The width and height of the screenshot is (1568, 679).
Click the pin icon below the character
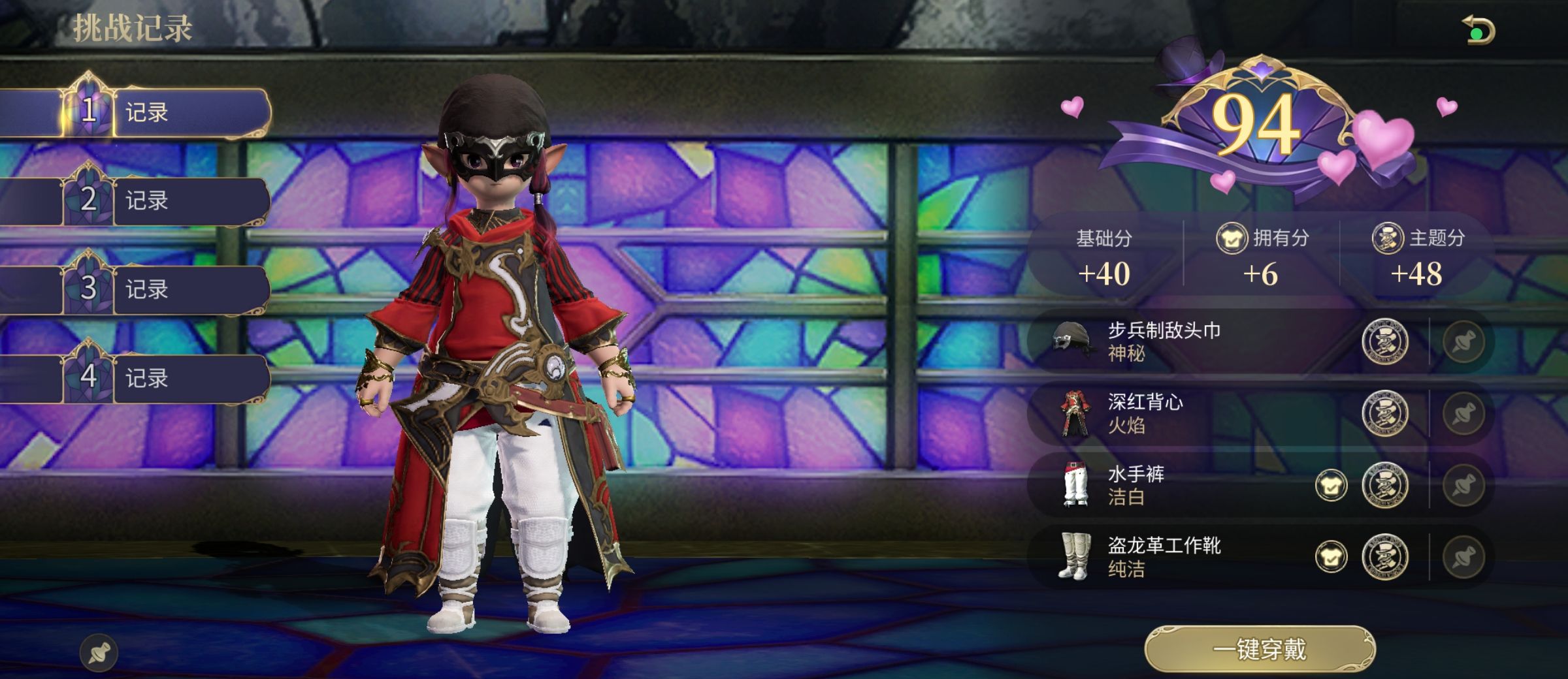pos(99,652)
